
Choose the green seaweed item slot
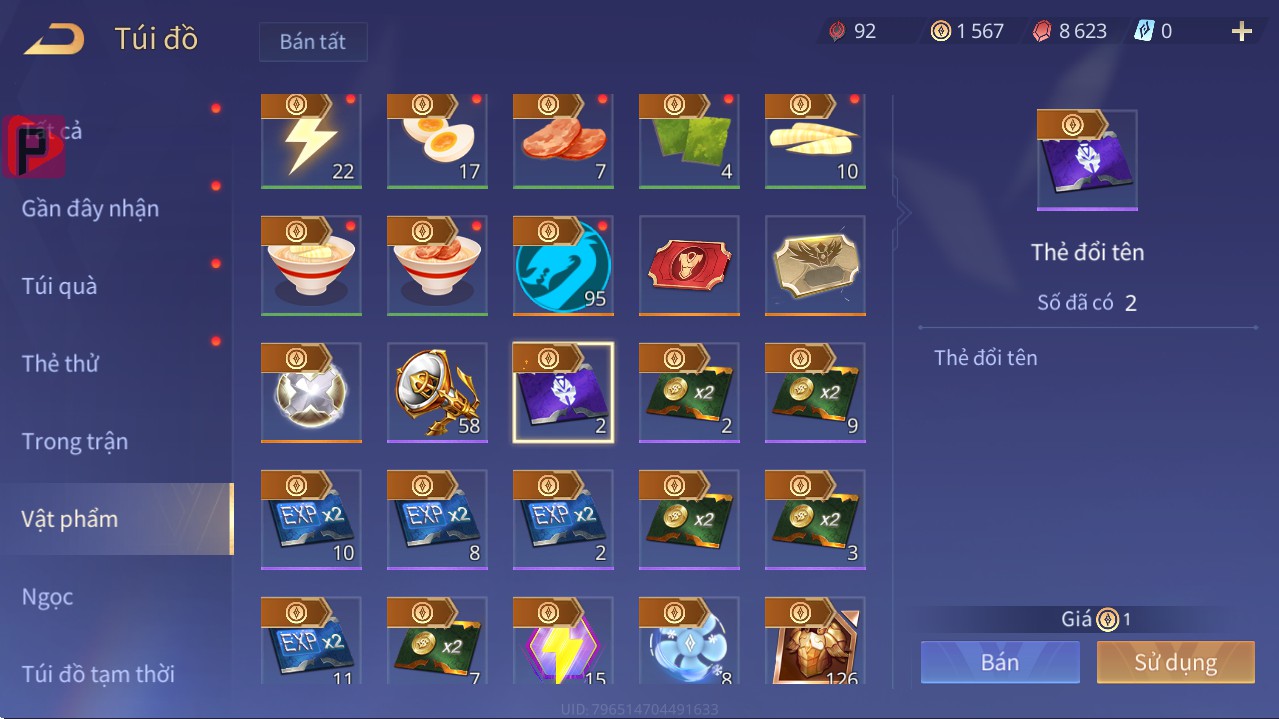pos(689,141)
